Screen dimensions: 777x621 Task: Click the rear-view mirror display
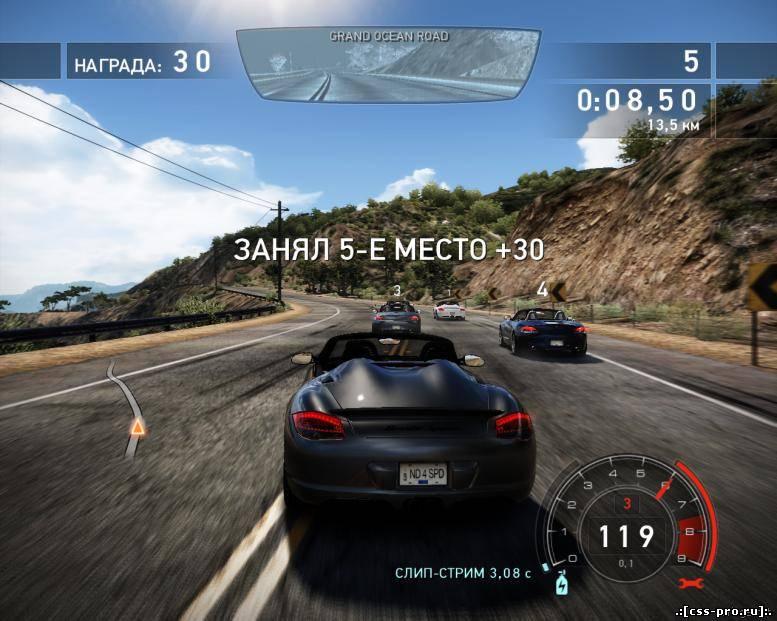click(388, 65)
